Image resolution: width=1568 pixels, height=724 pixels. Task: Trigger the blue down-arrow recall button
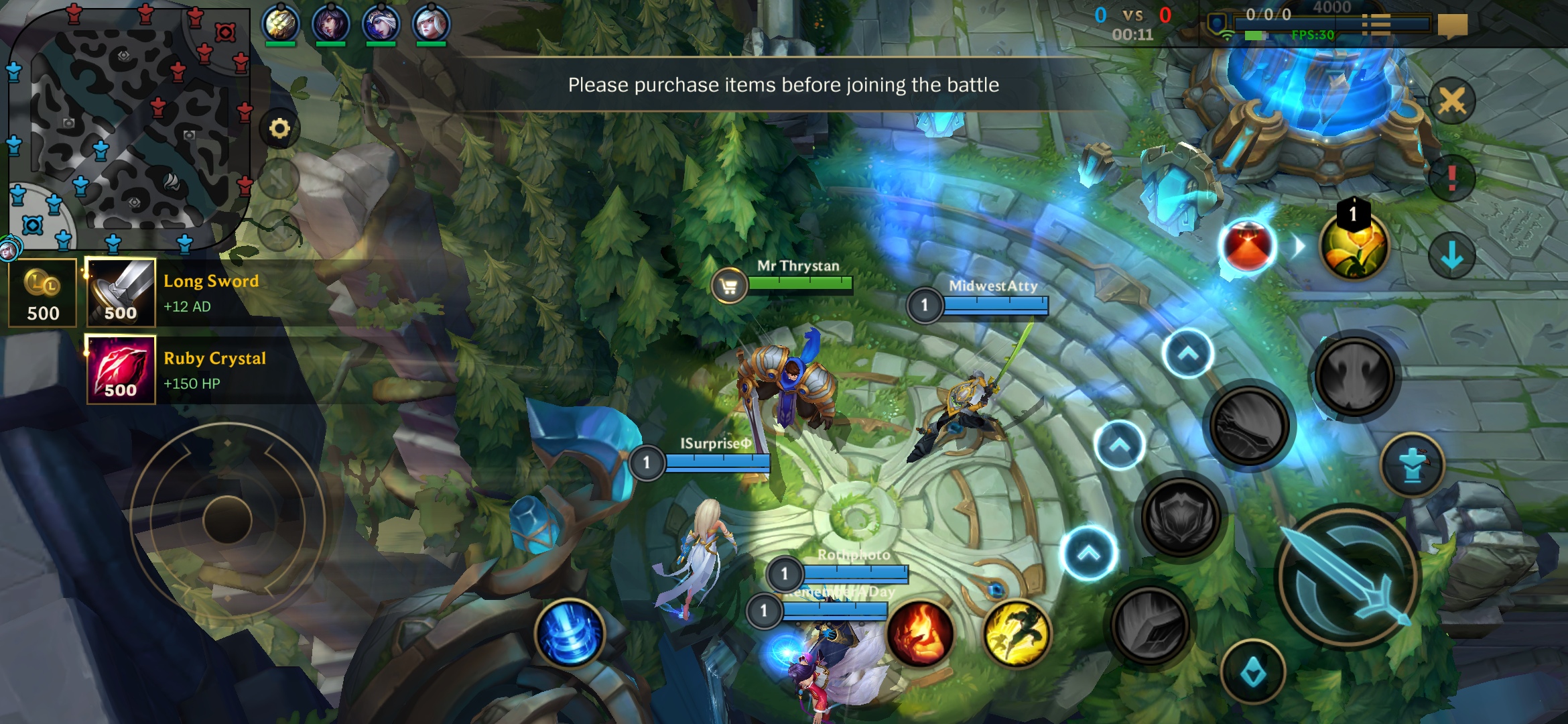click(x=1451, y=255)
